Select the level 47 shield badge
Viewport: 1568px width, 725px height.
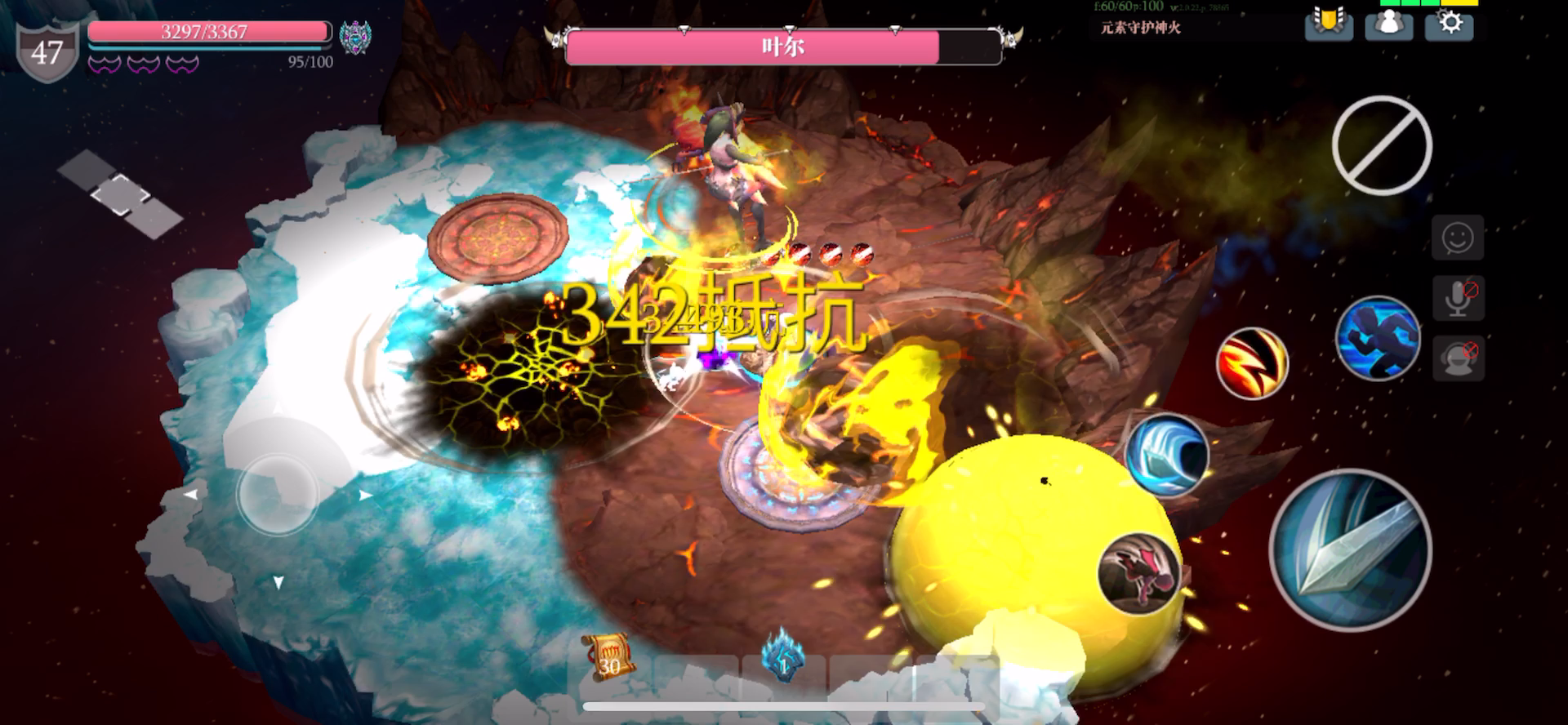coord(47,52)
